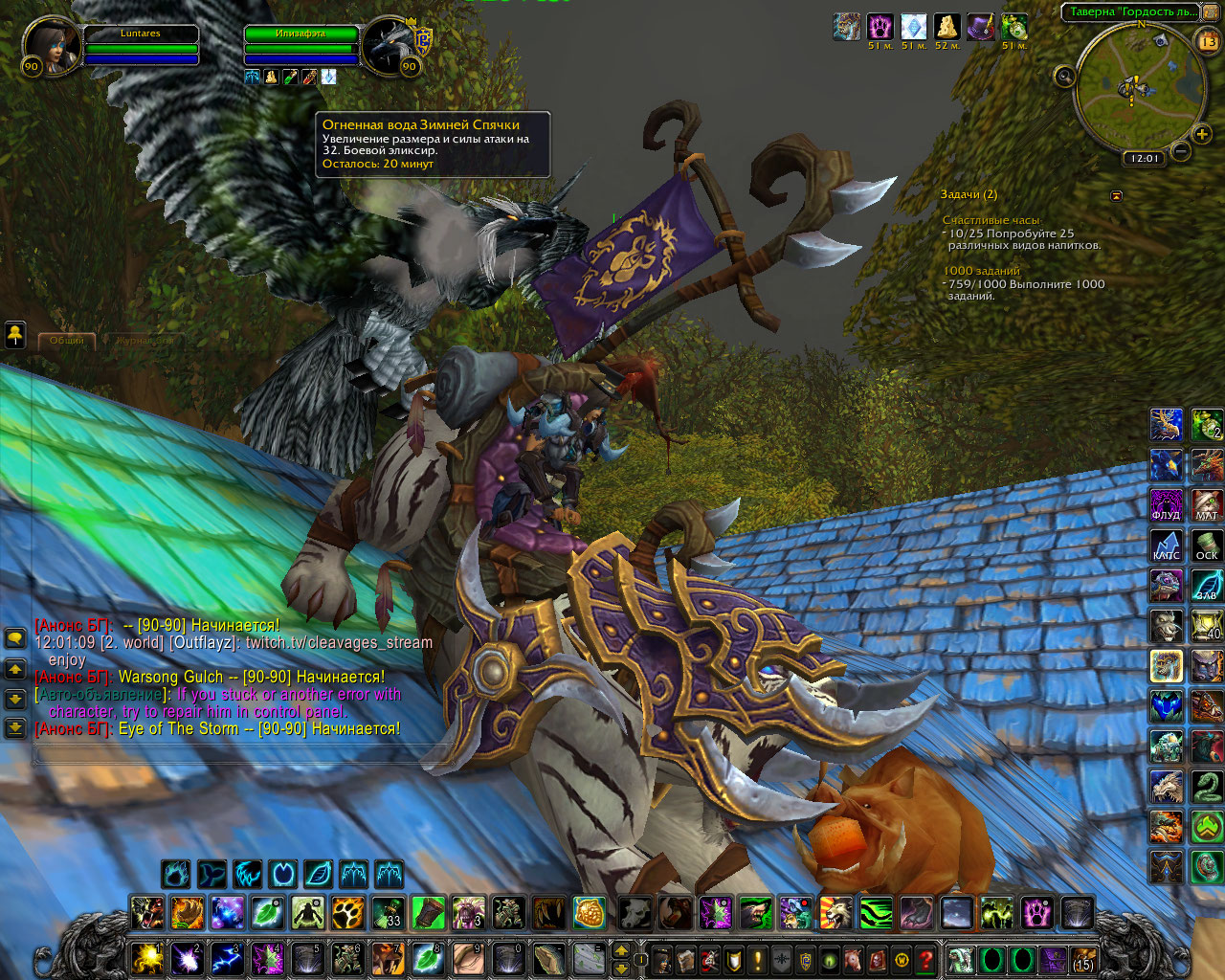Select the Luntares player portrait

click(51, 45)
